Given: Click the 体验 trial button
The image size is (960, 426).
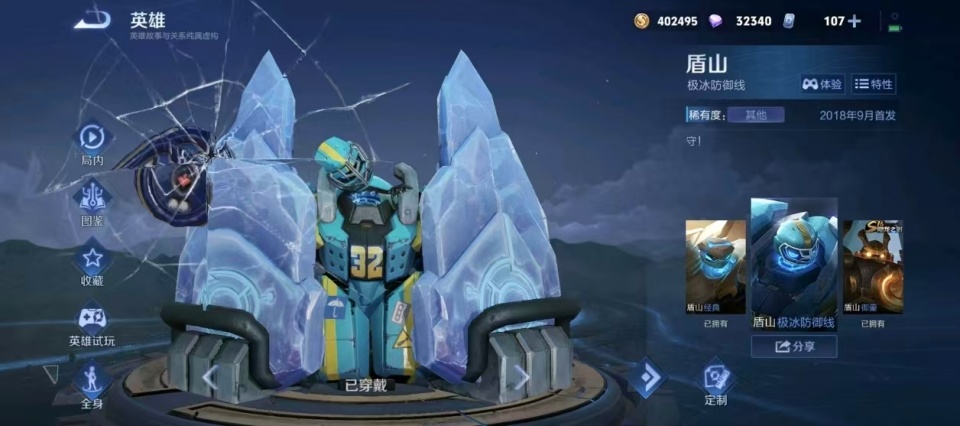Looking at the screenshot, I should pos(821,85).
